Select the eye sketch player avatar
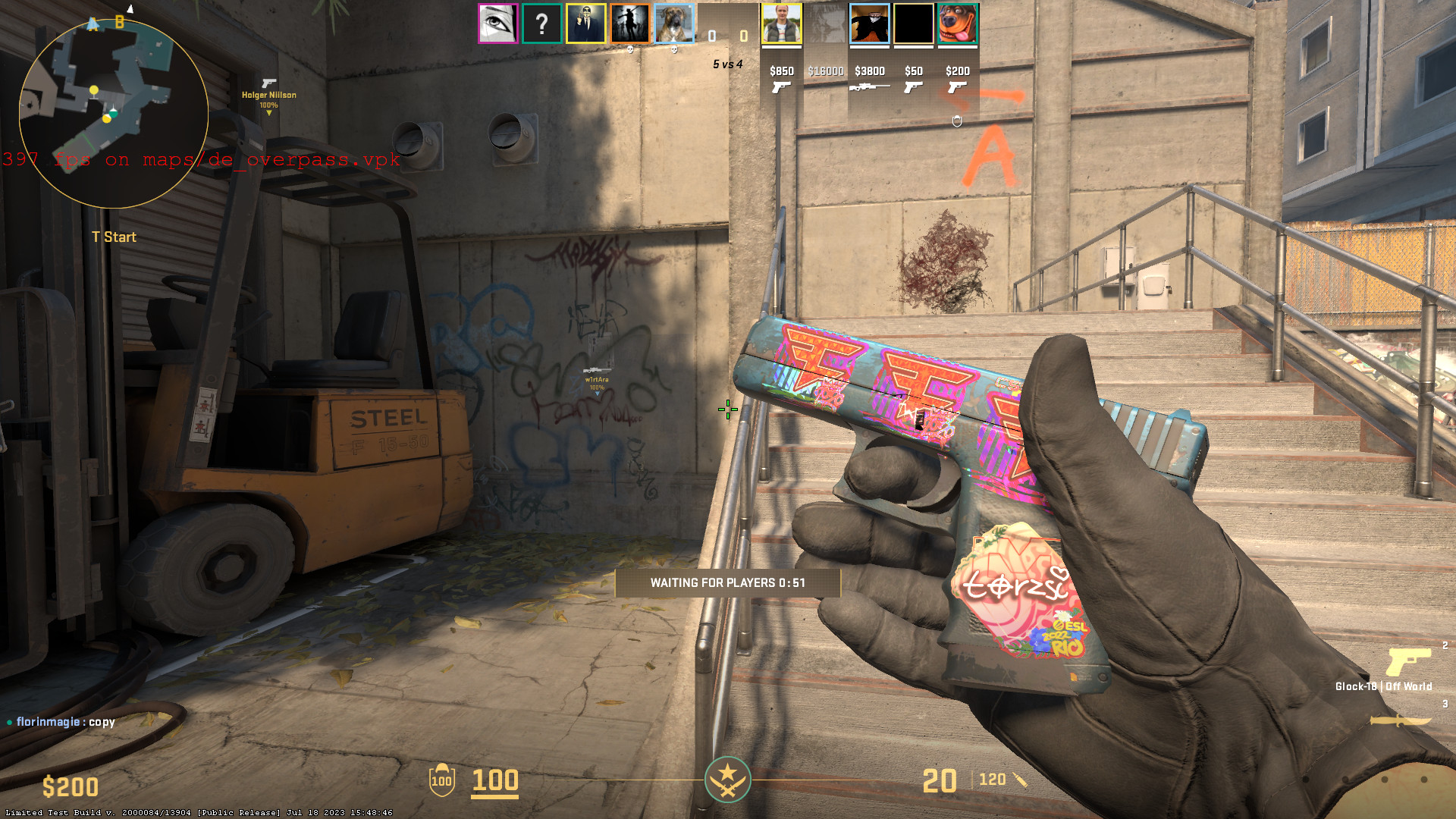 497,24
